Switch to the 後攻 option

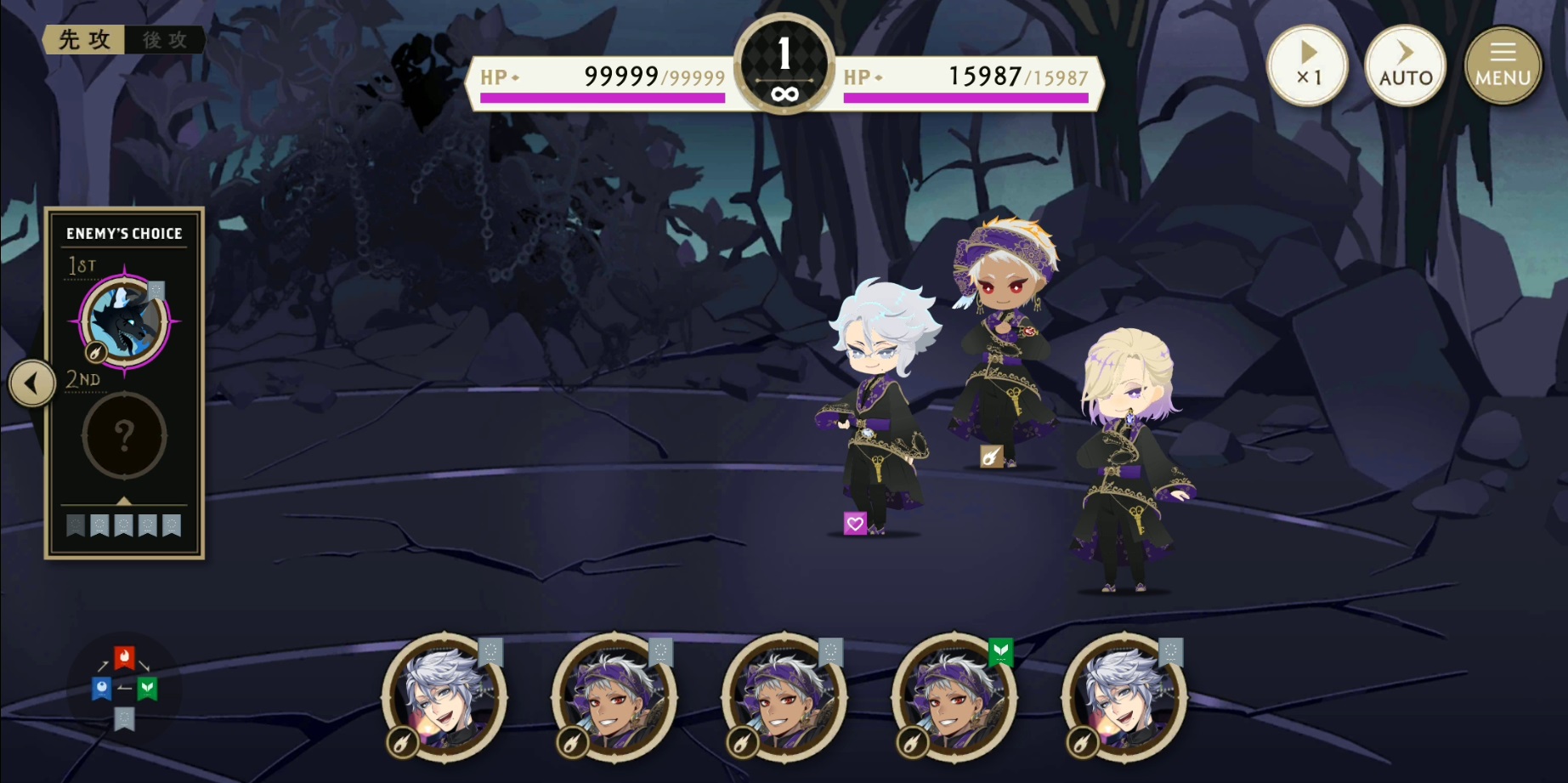165,39
